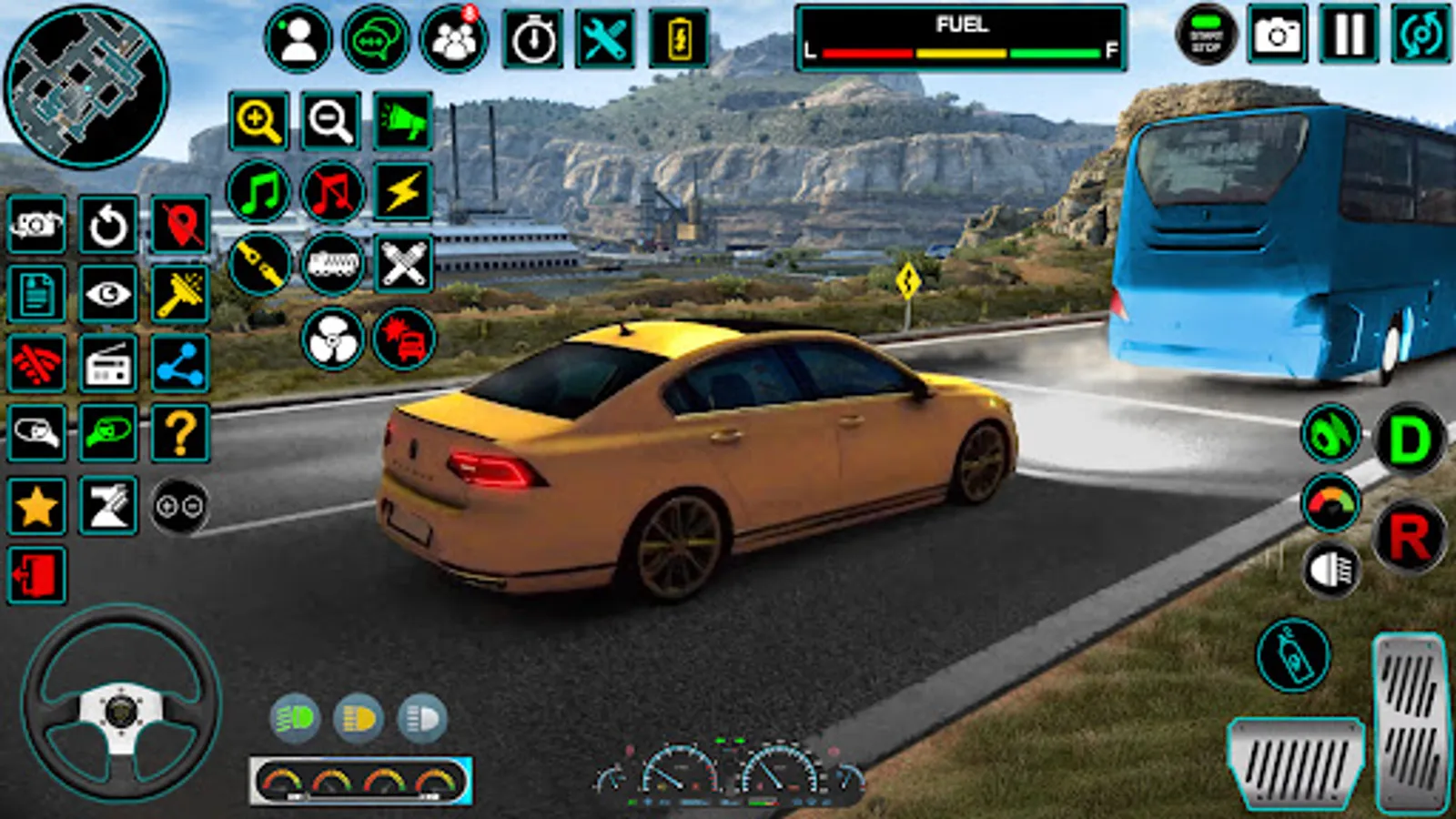
Task: Click the player profile icon
Action: tap(298, 39)
